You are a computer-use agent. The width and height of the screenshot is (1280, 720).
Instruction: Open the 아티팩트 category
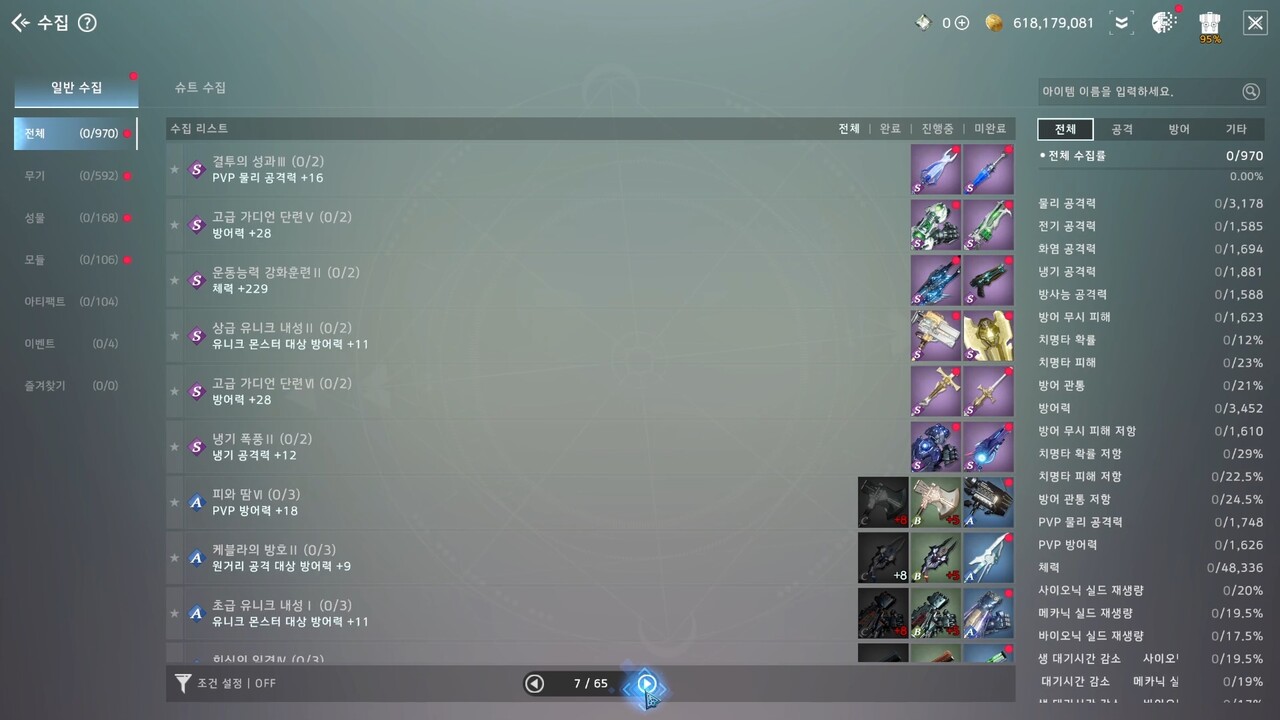pyautogui.click(x=72, y=302)
